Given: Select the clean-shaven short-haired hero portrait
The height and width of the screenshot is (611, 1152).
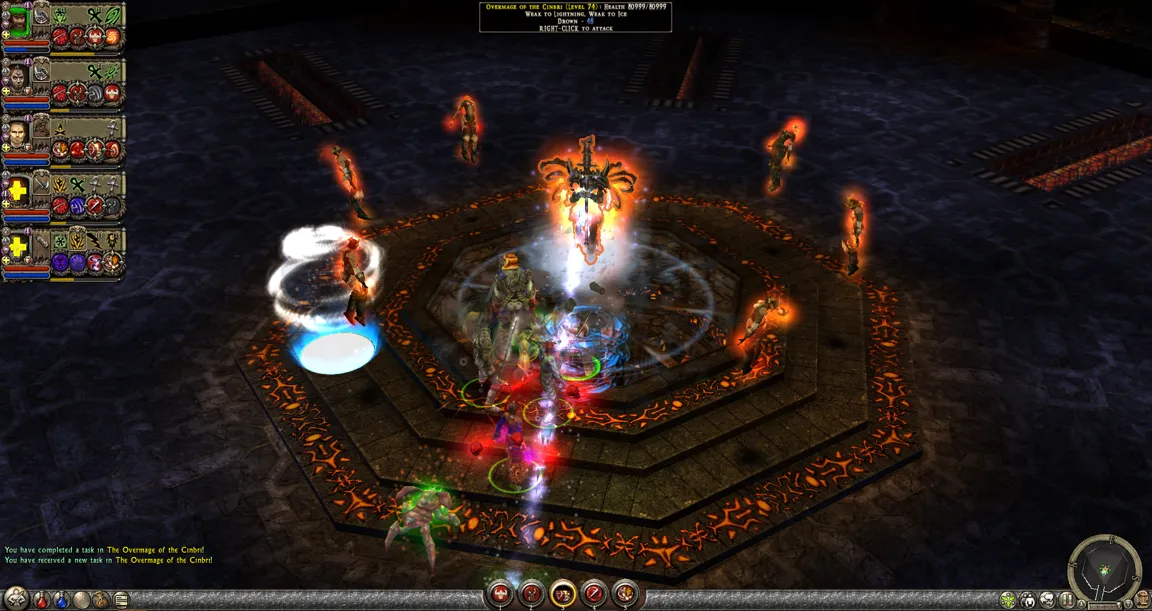Looking at the screenshot, I should coord(18,131).
